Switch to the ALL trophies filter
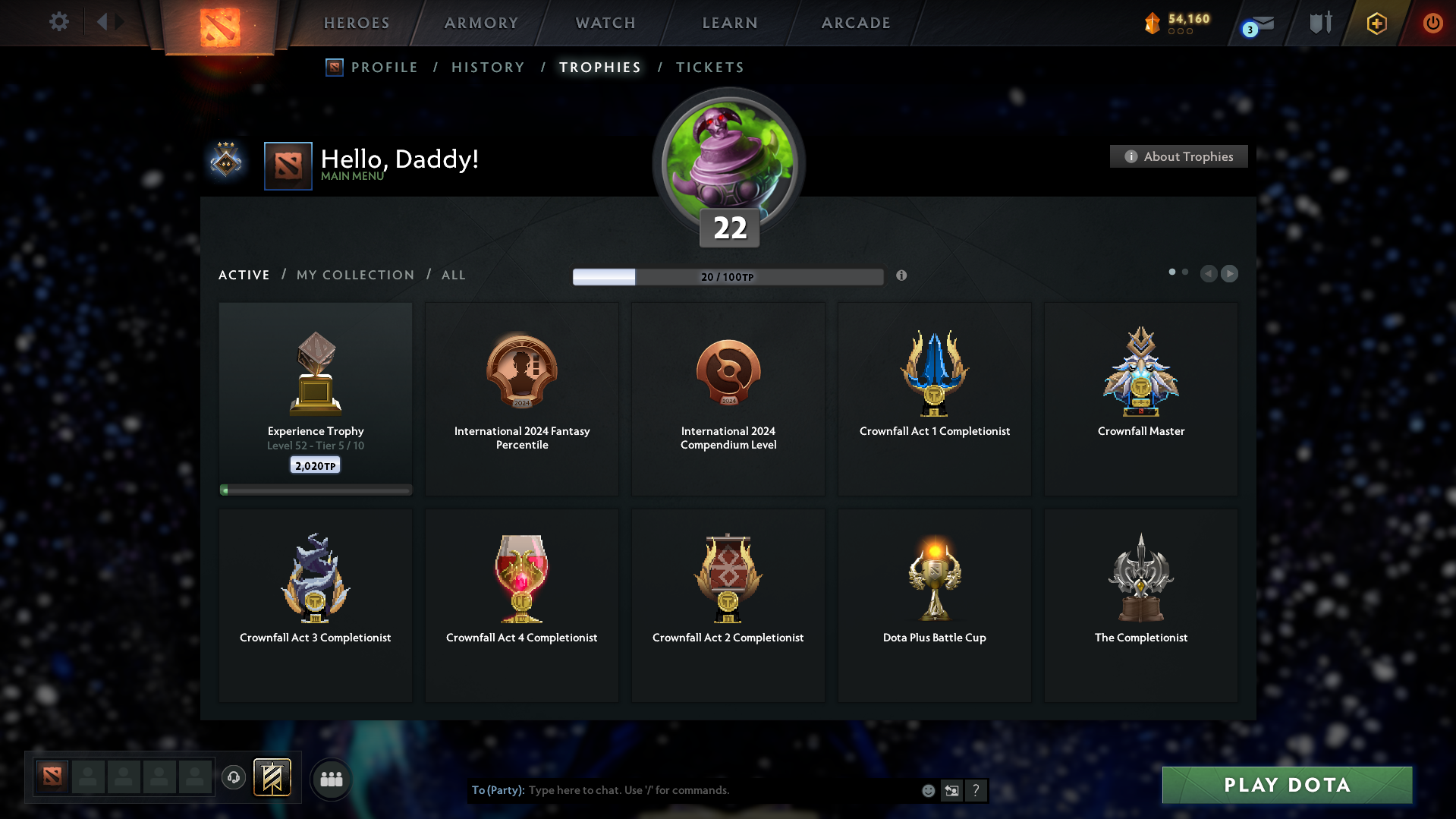The image size is (1456, 819). tap(453, 275)
